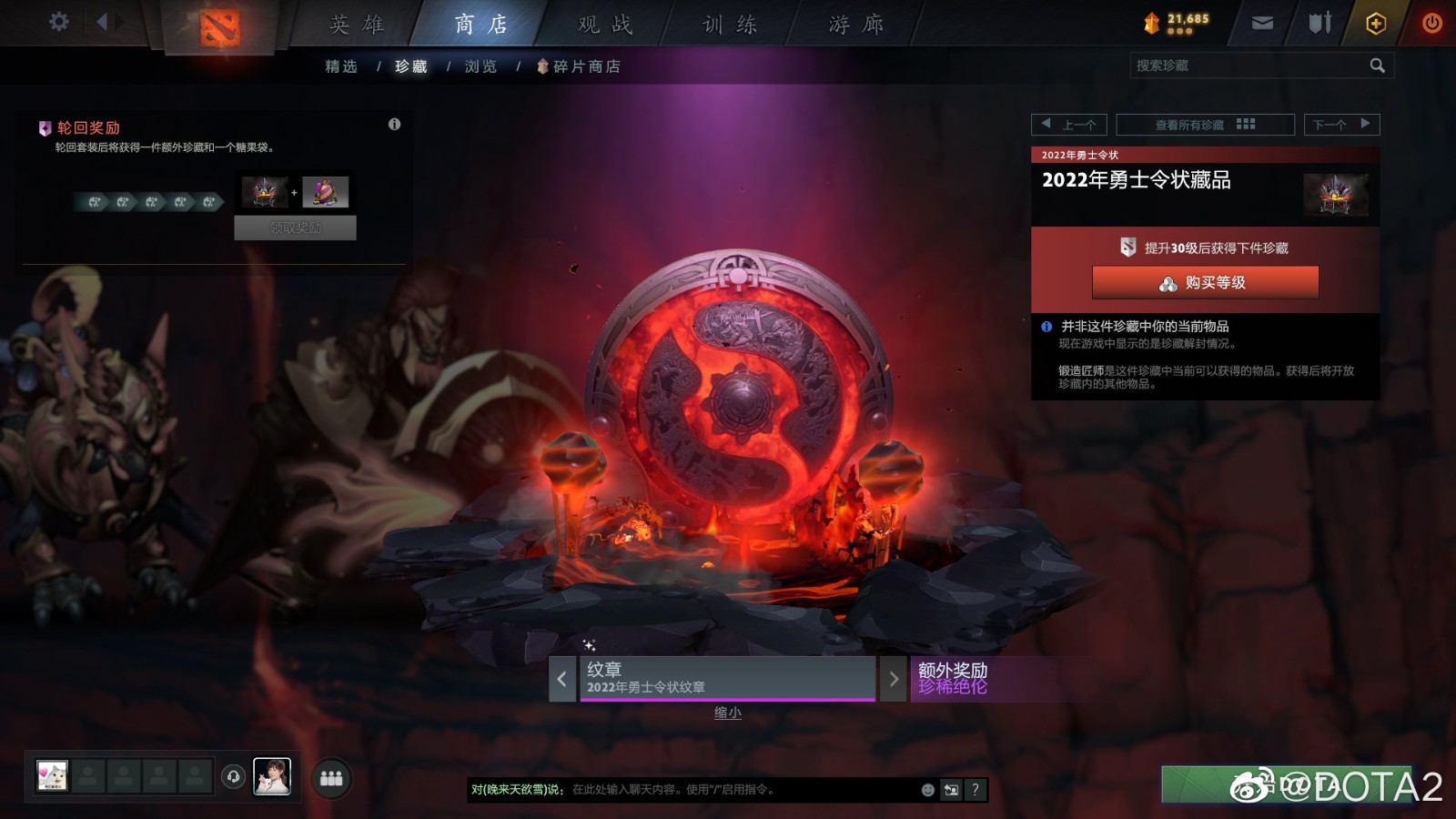Open the mail inbox icon
Image resolution: width=1456 pixels, height=819 pixels.
coord(1263,23)
